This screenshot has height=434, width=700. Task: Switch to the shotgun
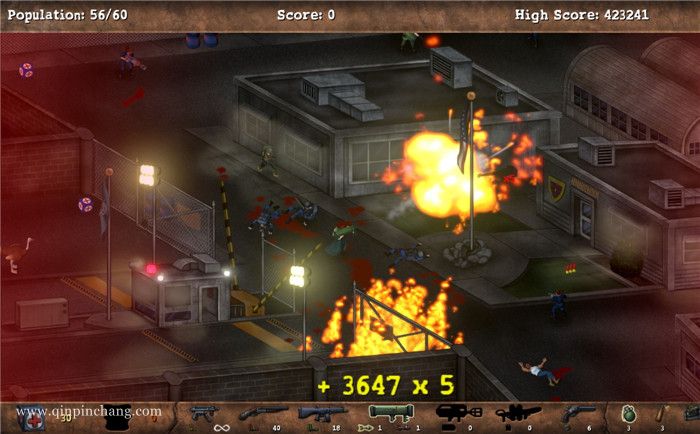click(x=261, y=413)
